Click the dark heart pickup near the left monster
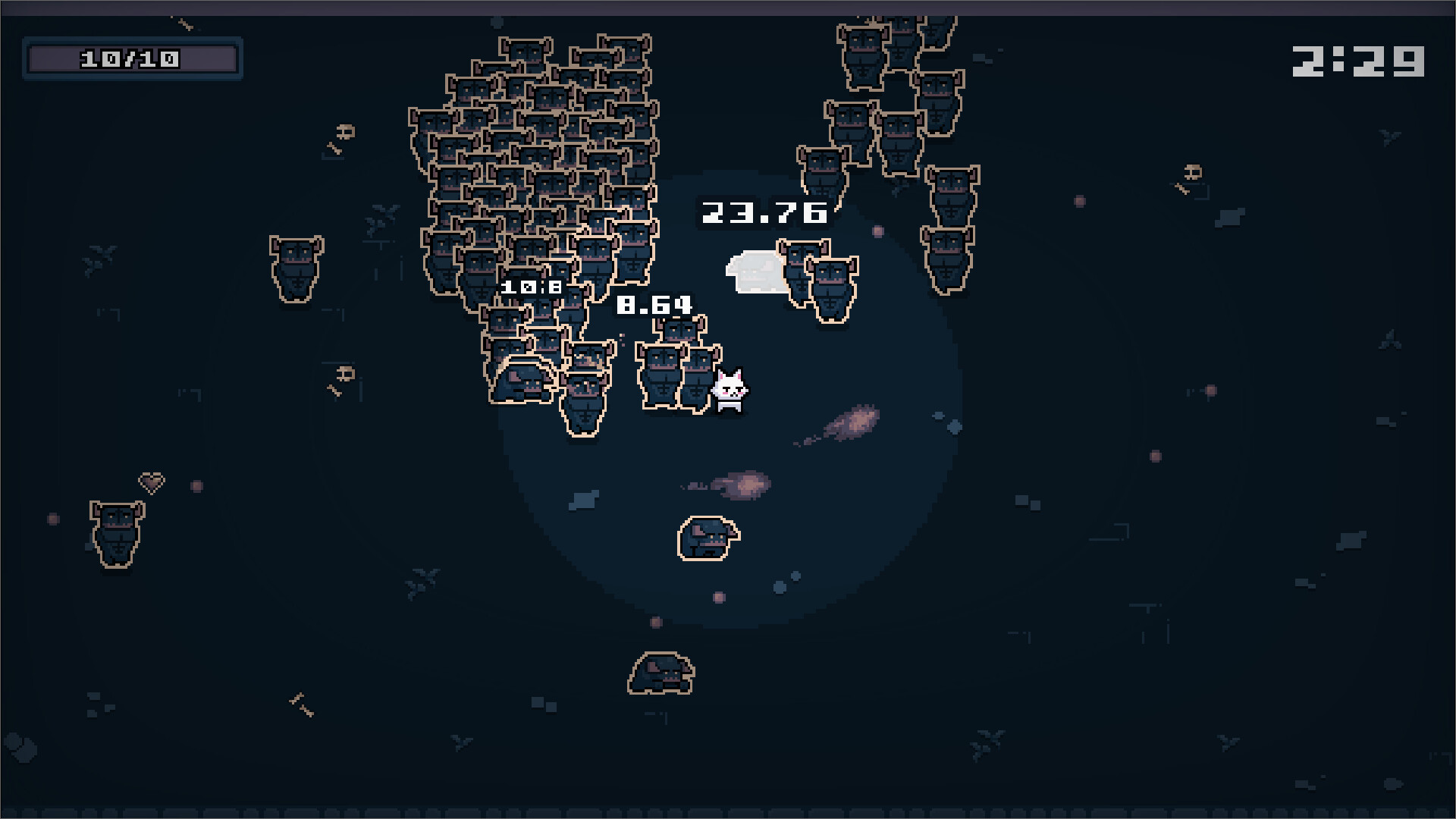 [x=152, y=483]
